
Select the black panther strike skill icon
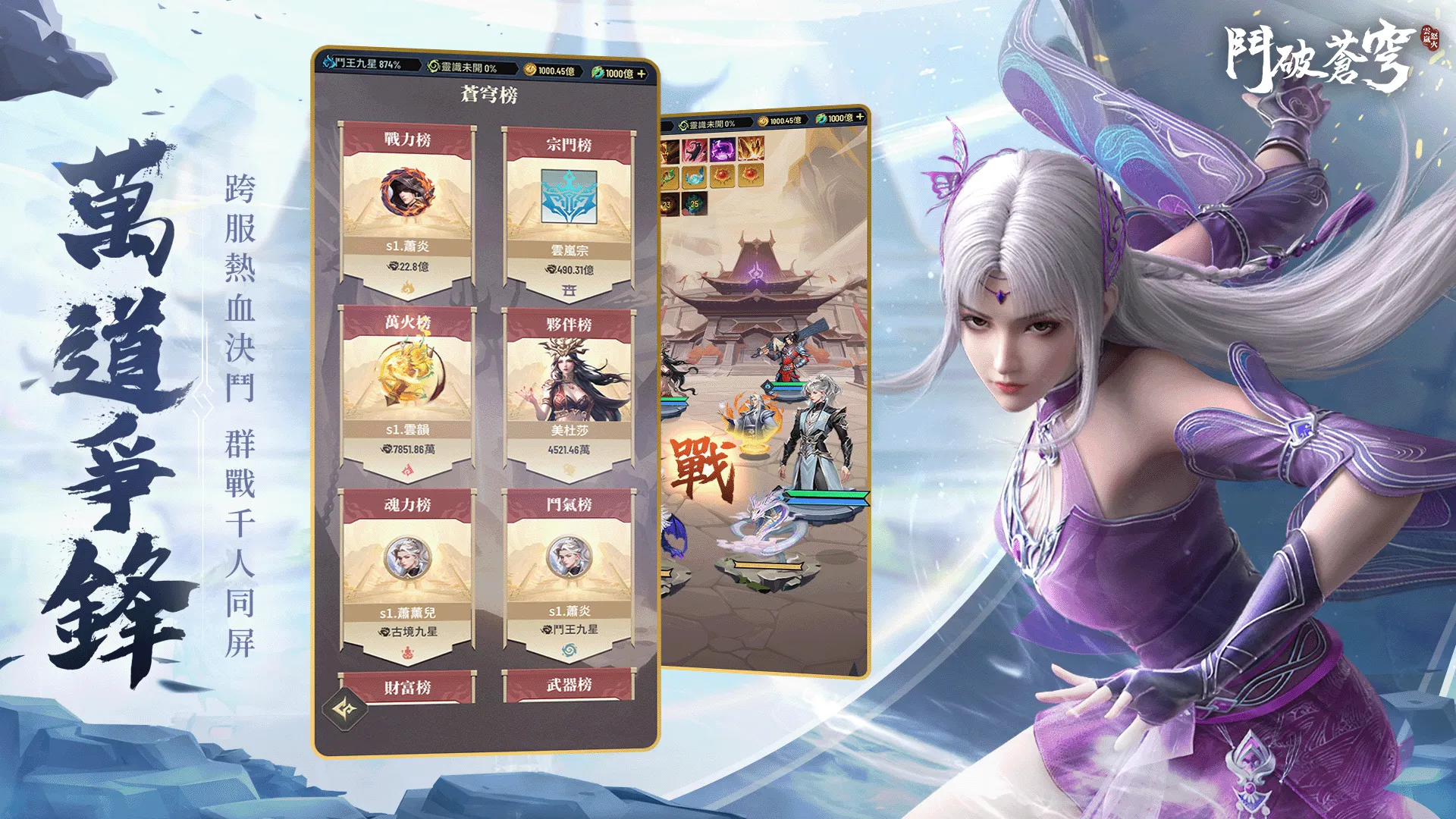(695, 149)
